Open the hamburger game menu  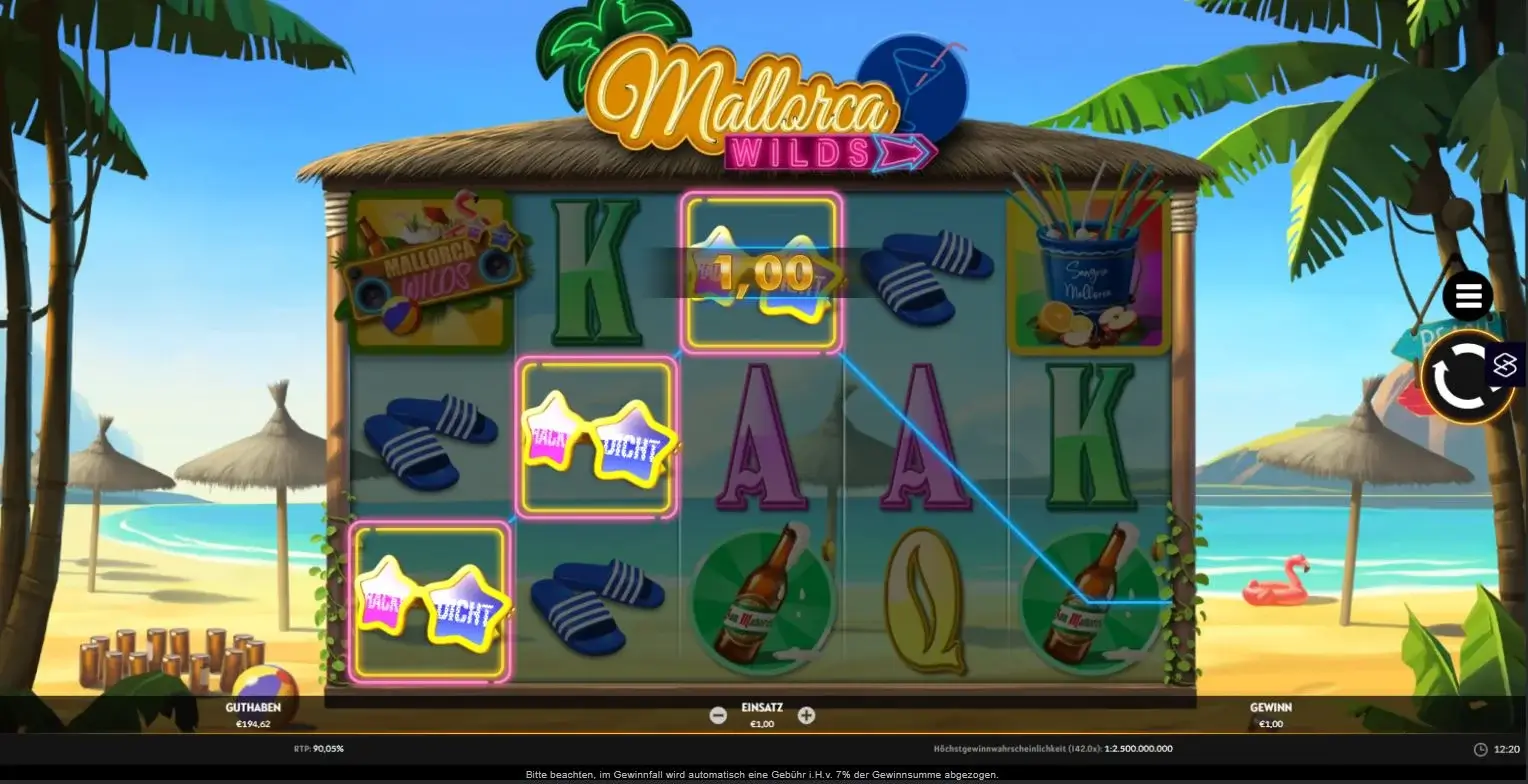1467,296
